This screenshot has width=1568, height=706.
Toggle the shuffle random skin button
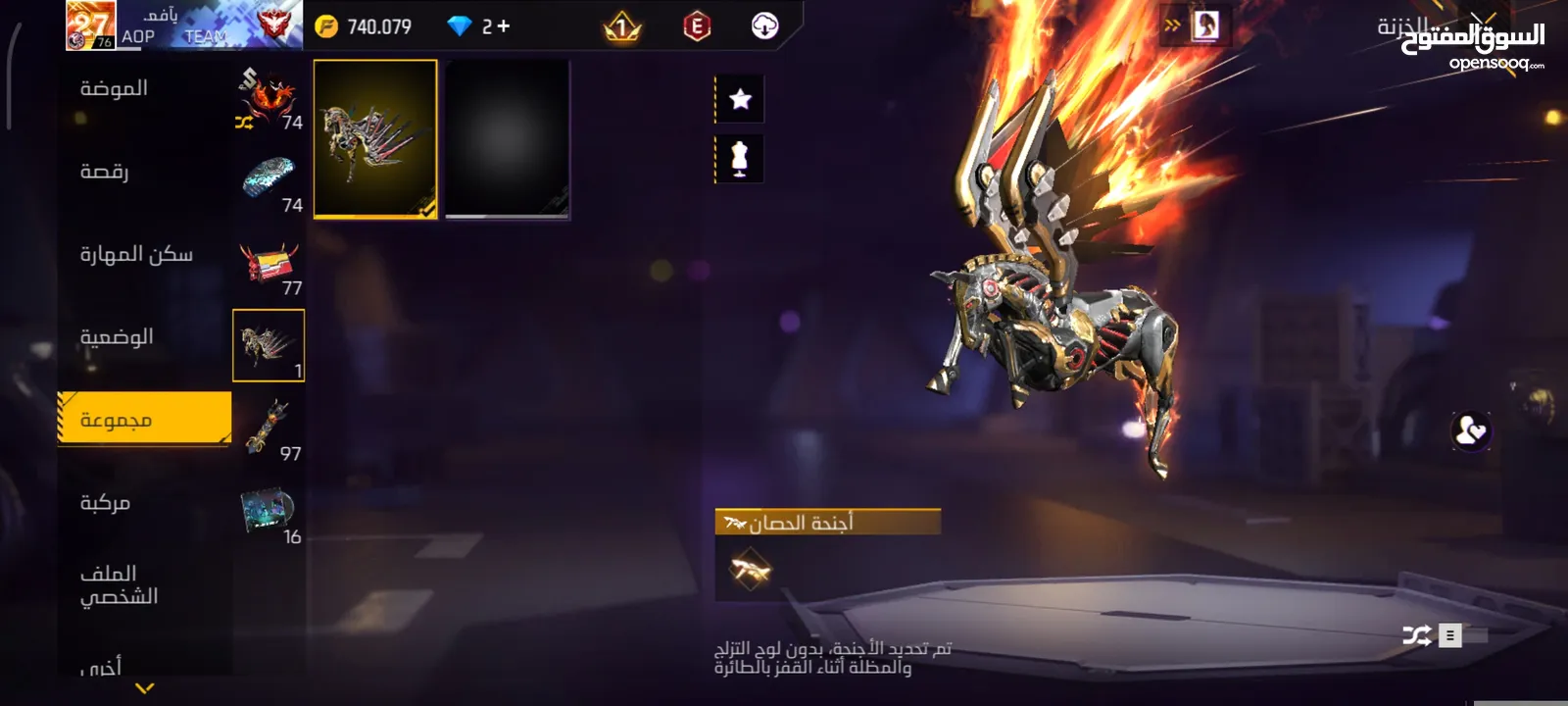(x=1417, y=635)
